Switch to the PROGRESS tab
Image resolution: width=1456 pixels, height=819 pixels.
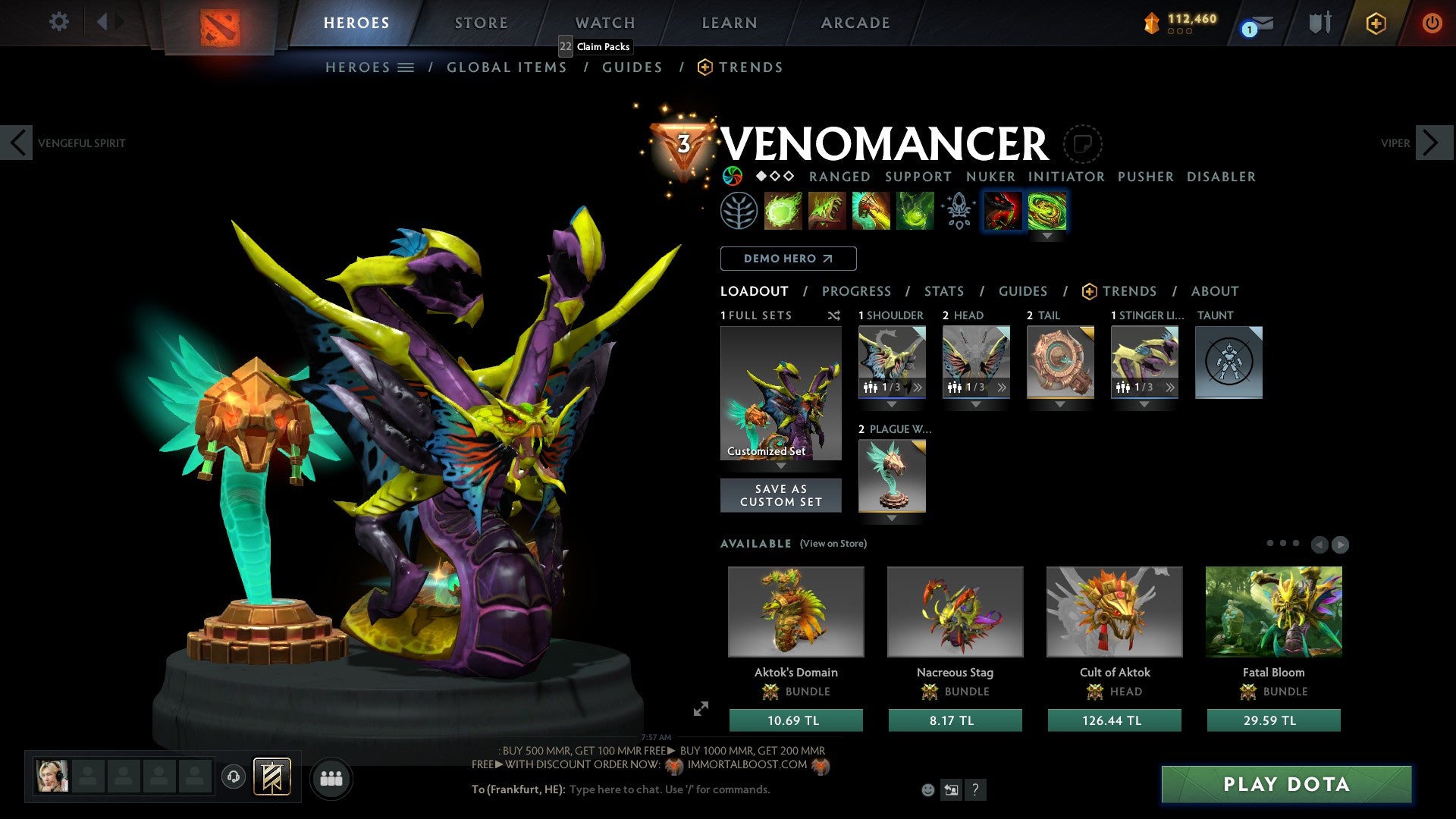[857, 291]
